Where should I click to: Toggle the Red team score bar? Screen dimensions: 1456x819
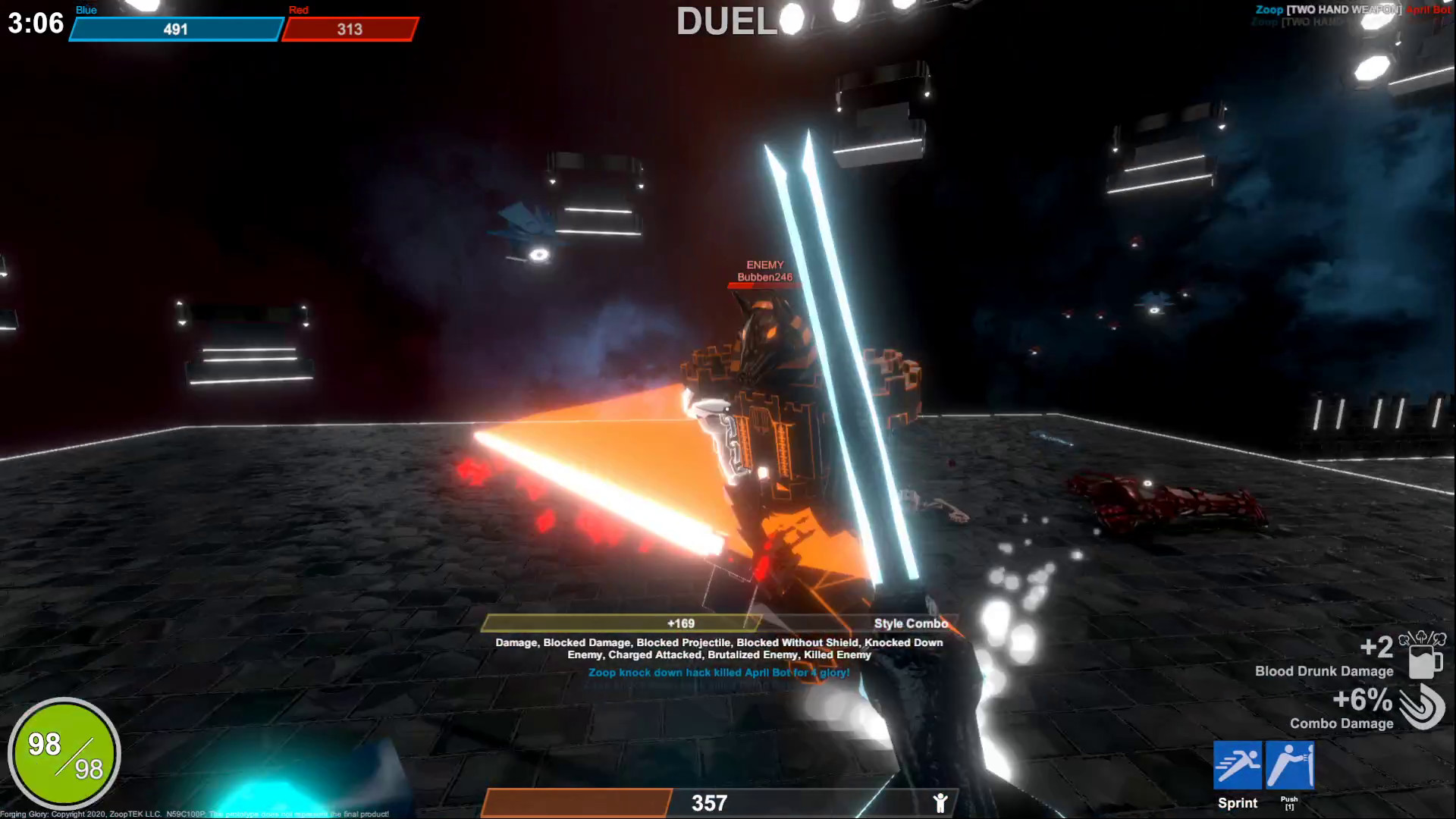(348, 30)
